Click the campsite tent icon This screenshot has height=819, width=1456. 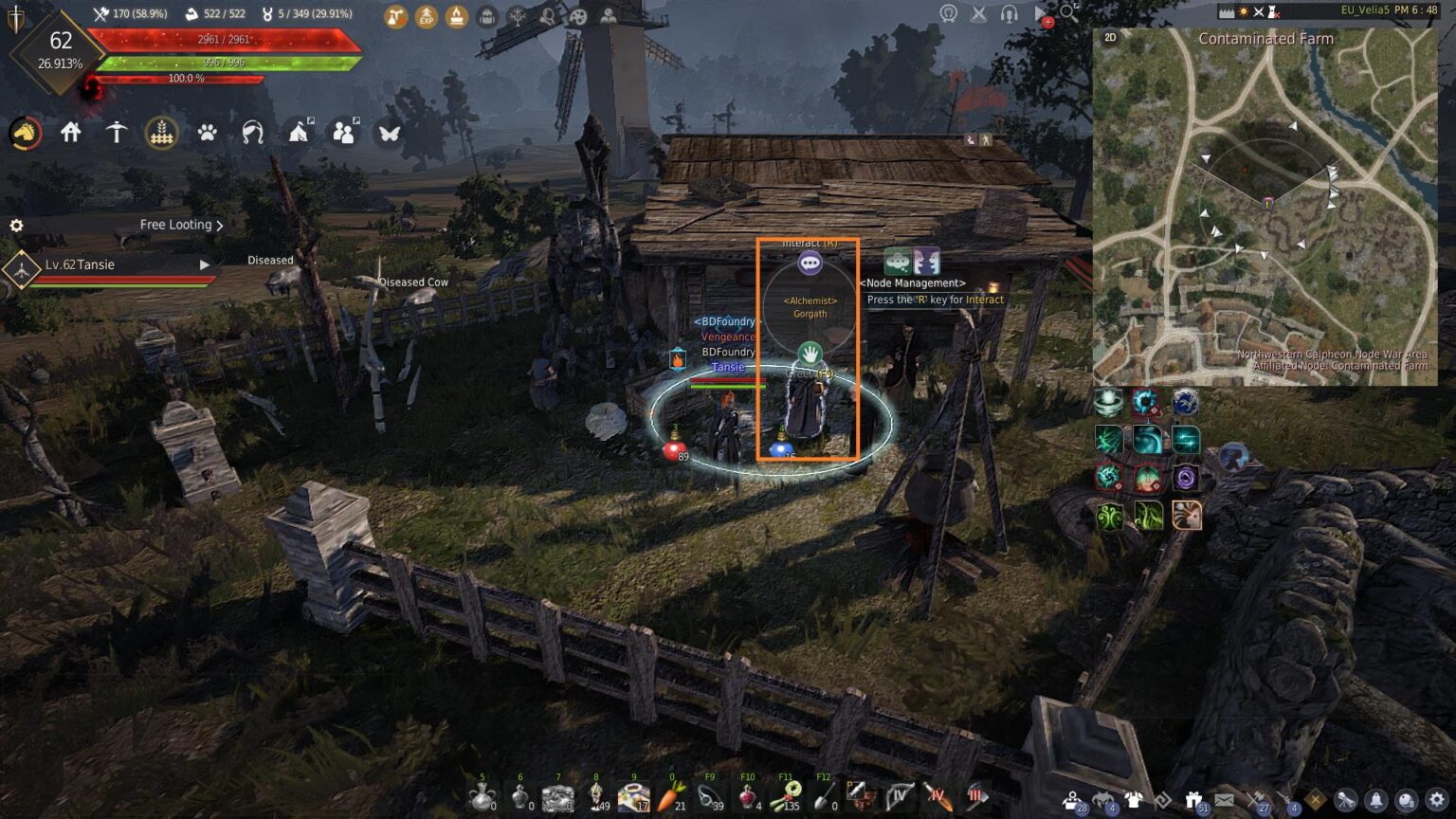tap(299, 133)
